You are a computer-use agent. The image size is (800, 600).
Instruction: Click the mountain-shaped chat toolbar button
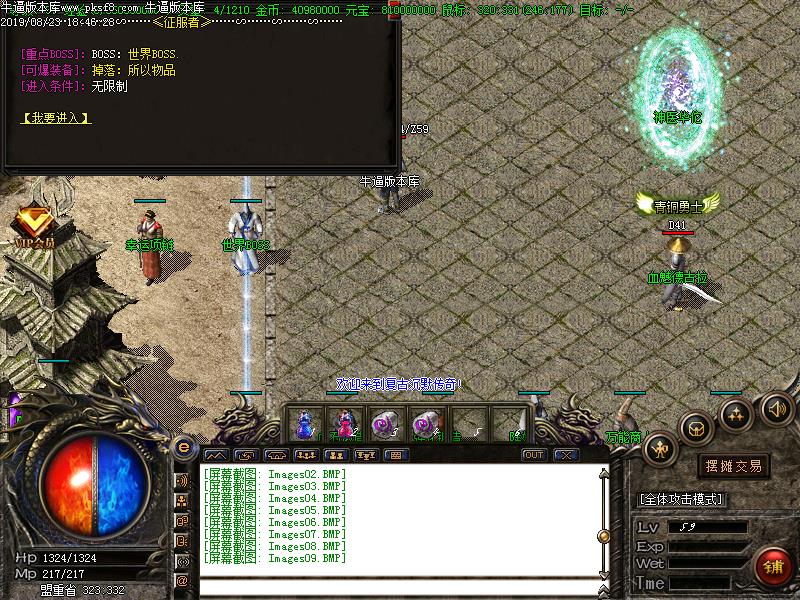(216, 455)
